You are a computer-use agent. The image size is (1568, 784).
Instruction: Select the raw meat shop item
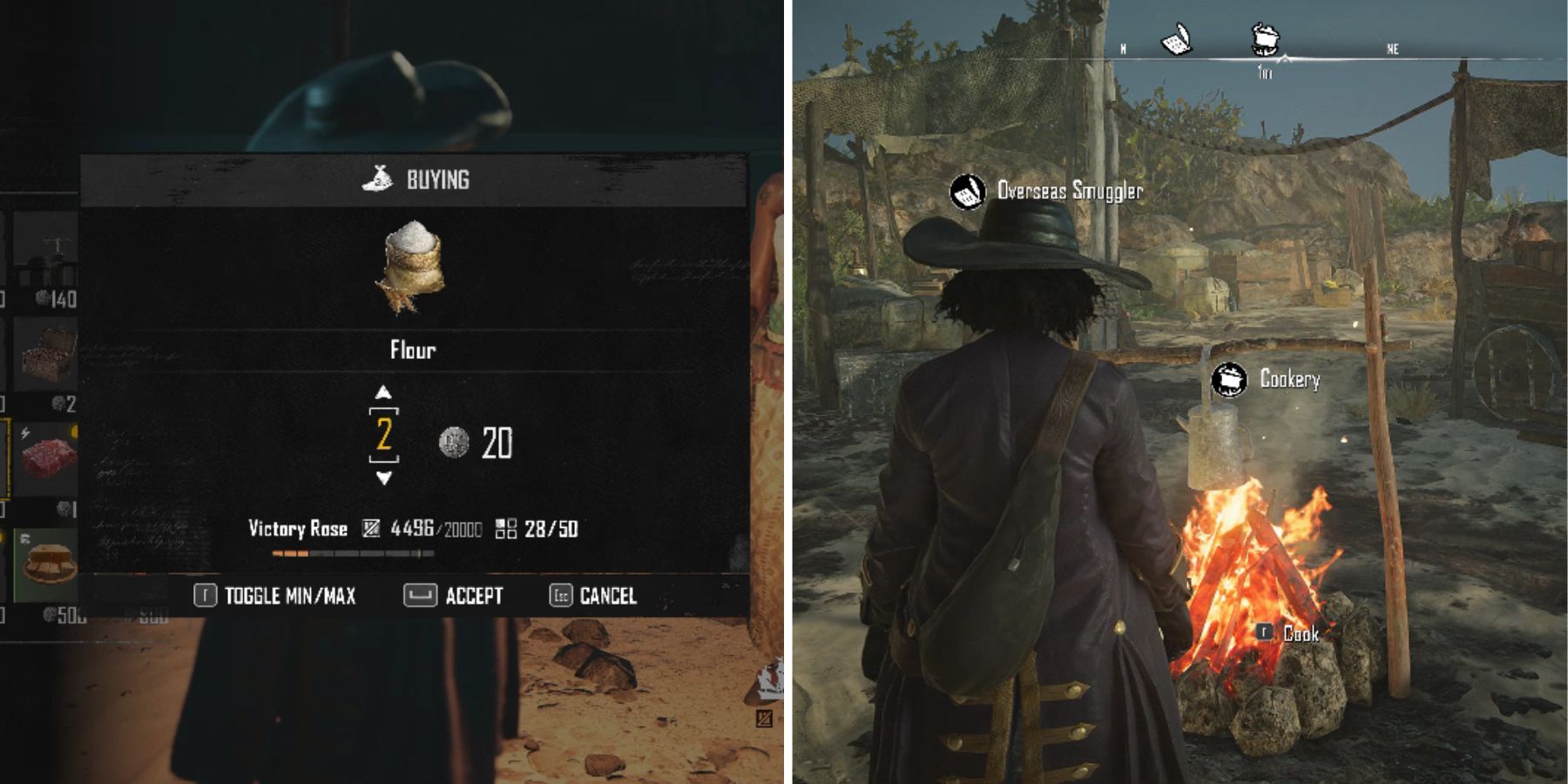[47, 458]
